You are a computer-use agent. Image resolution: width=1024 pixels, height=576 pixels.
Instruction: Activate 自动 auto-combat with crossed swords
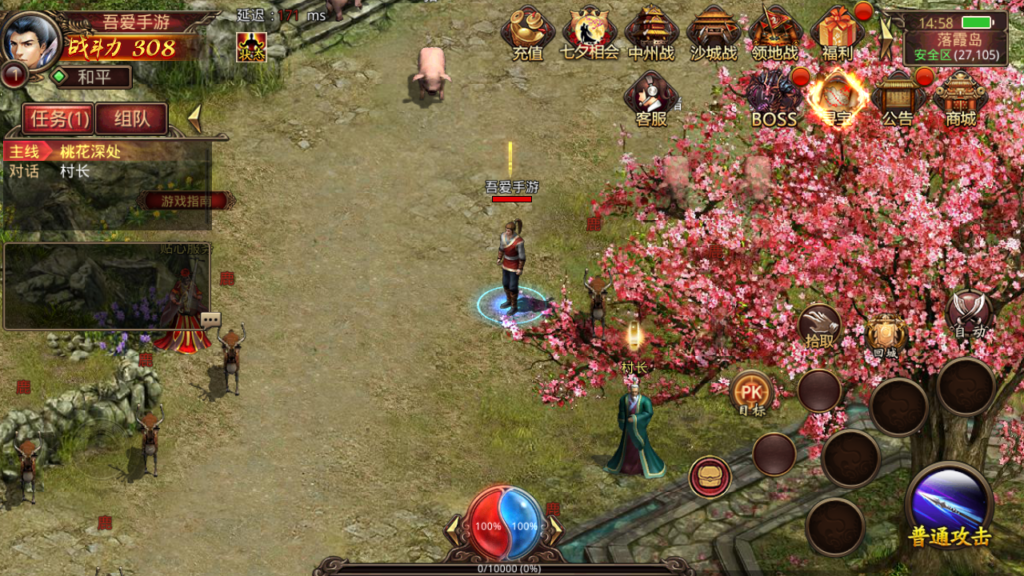[x=968, y=314]
